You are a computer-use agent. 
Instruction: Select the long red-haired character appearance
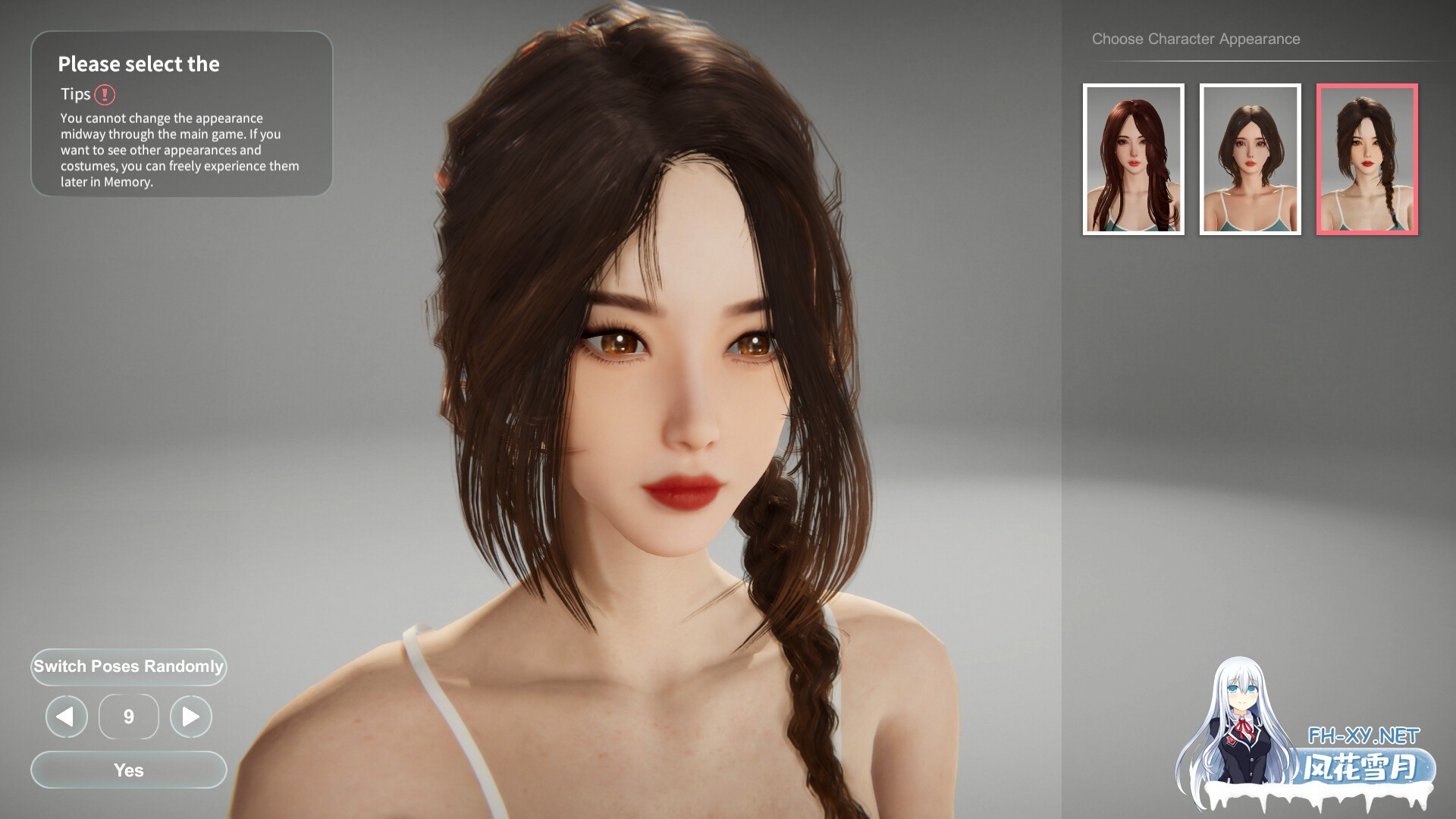coord(1133,159)
